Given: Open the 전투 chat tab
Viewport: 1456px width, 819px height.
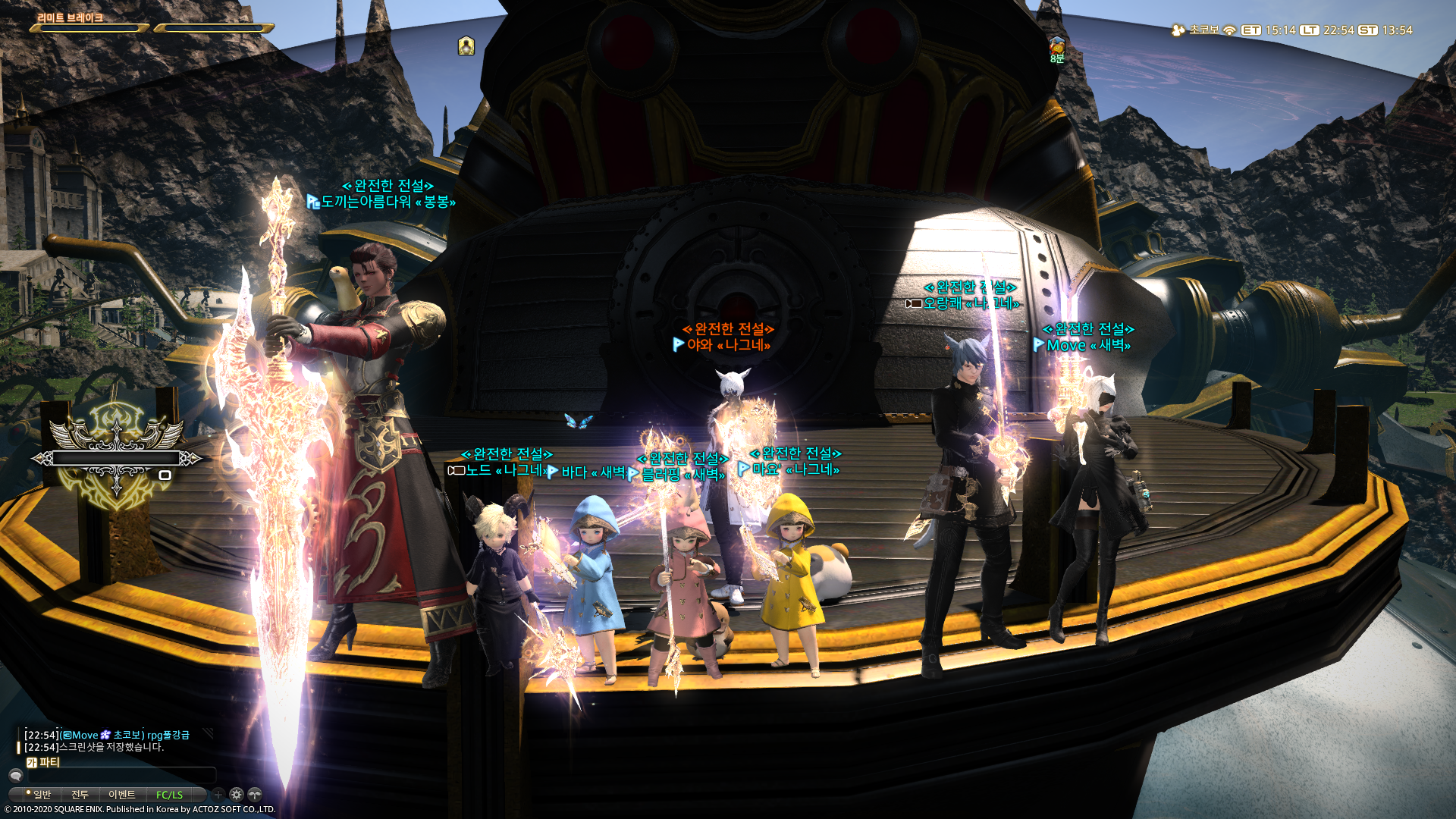Looking at the screenshot, I should 80,795.
